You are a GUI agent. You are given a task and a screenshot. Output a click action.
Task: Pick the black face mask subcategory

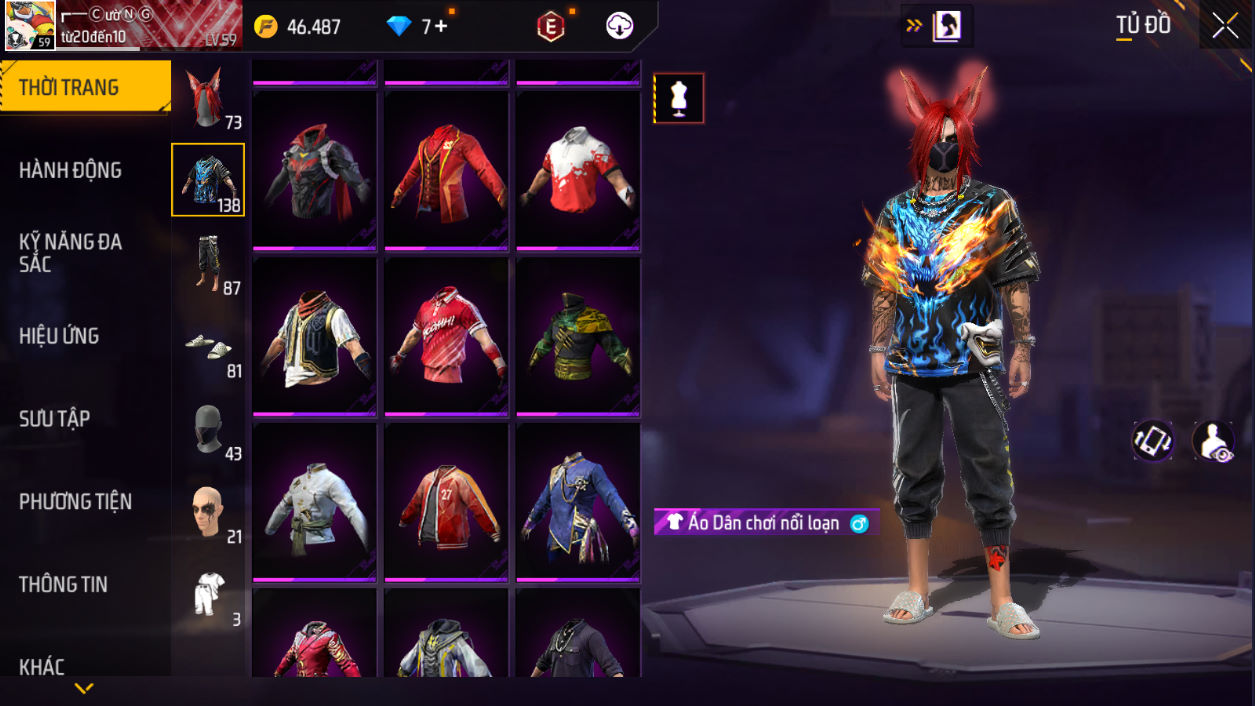(x=208, y=430)
